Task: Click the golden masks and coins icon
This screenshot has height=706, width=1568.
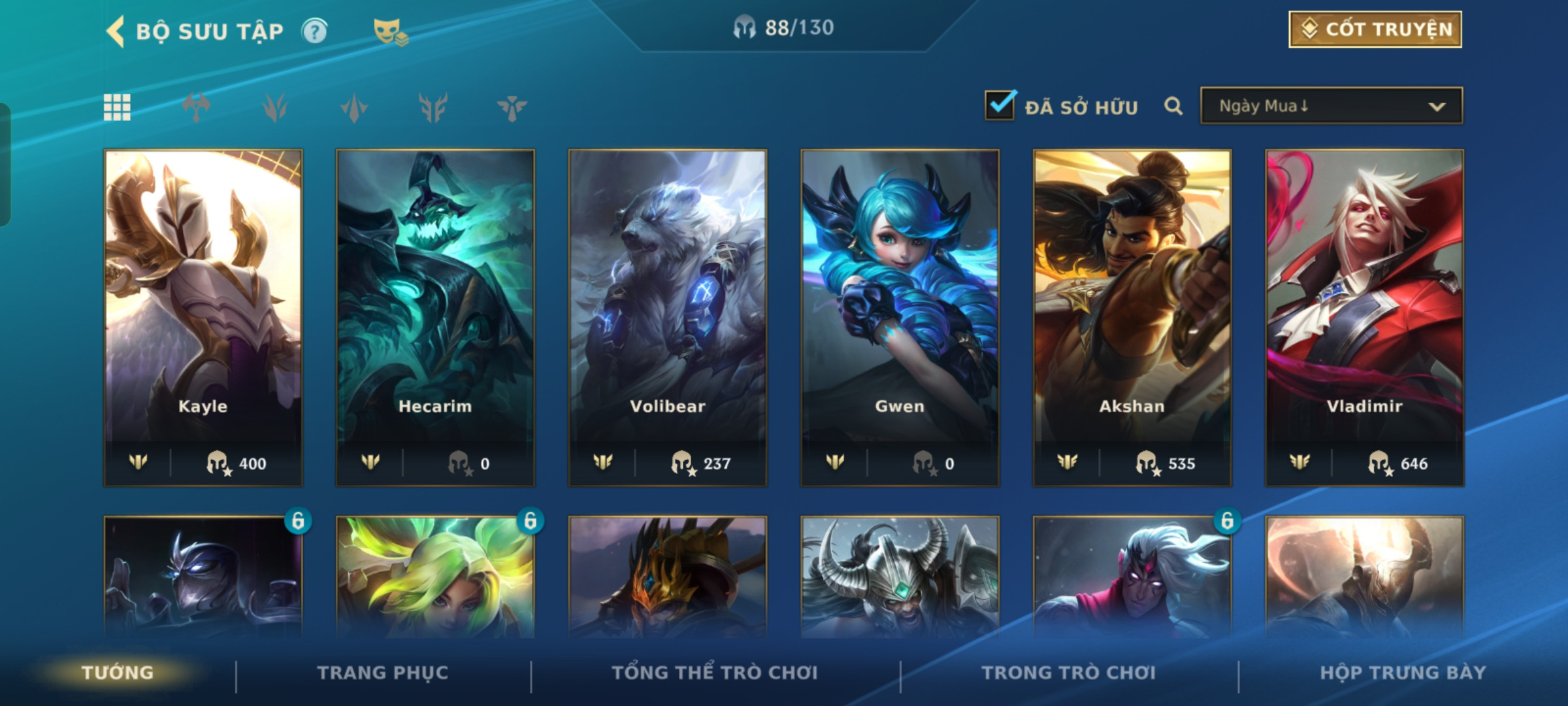Action: click(390, 31)
